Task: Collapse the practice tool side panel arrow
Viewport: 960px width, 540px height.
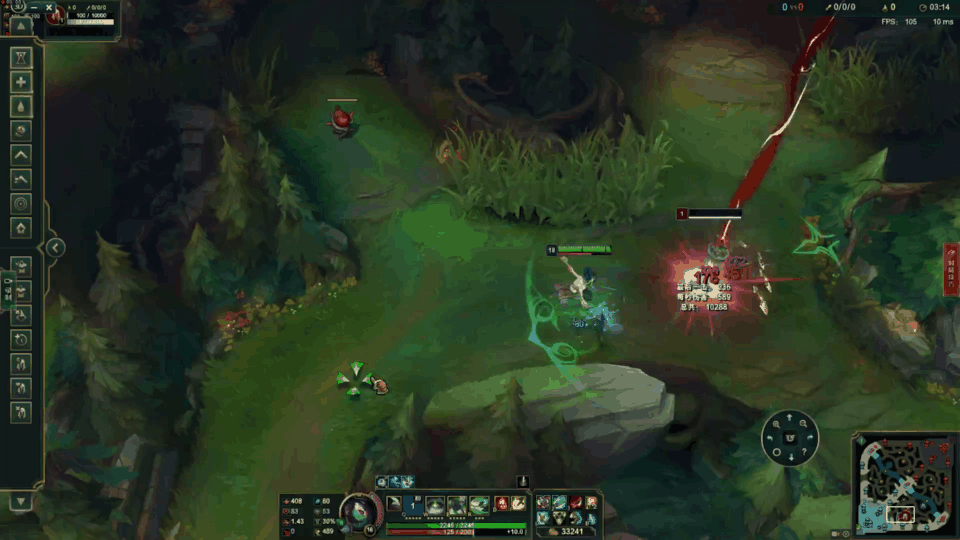Action: [x=56, y=247]
